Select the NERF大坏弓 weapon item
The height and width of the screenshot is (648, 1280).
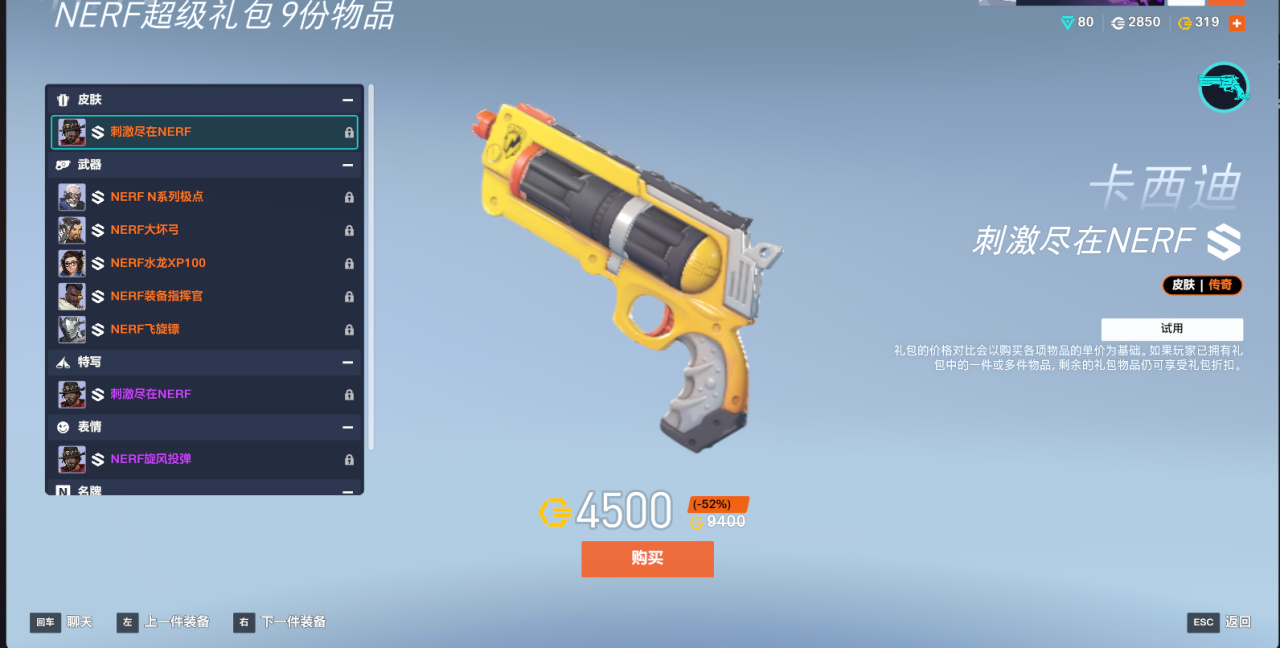(x=204, y=230)
